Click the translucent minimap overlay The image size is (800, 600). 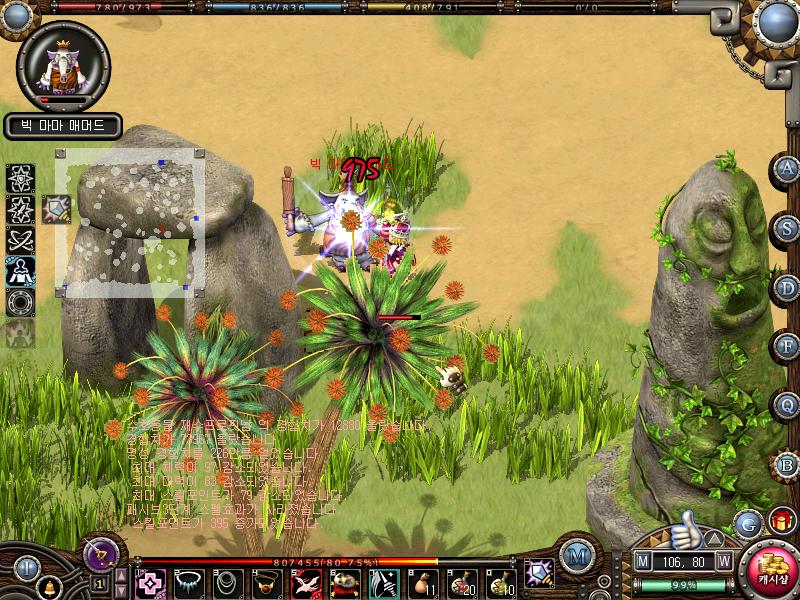tap(130, 222)
